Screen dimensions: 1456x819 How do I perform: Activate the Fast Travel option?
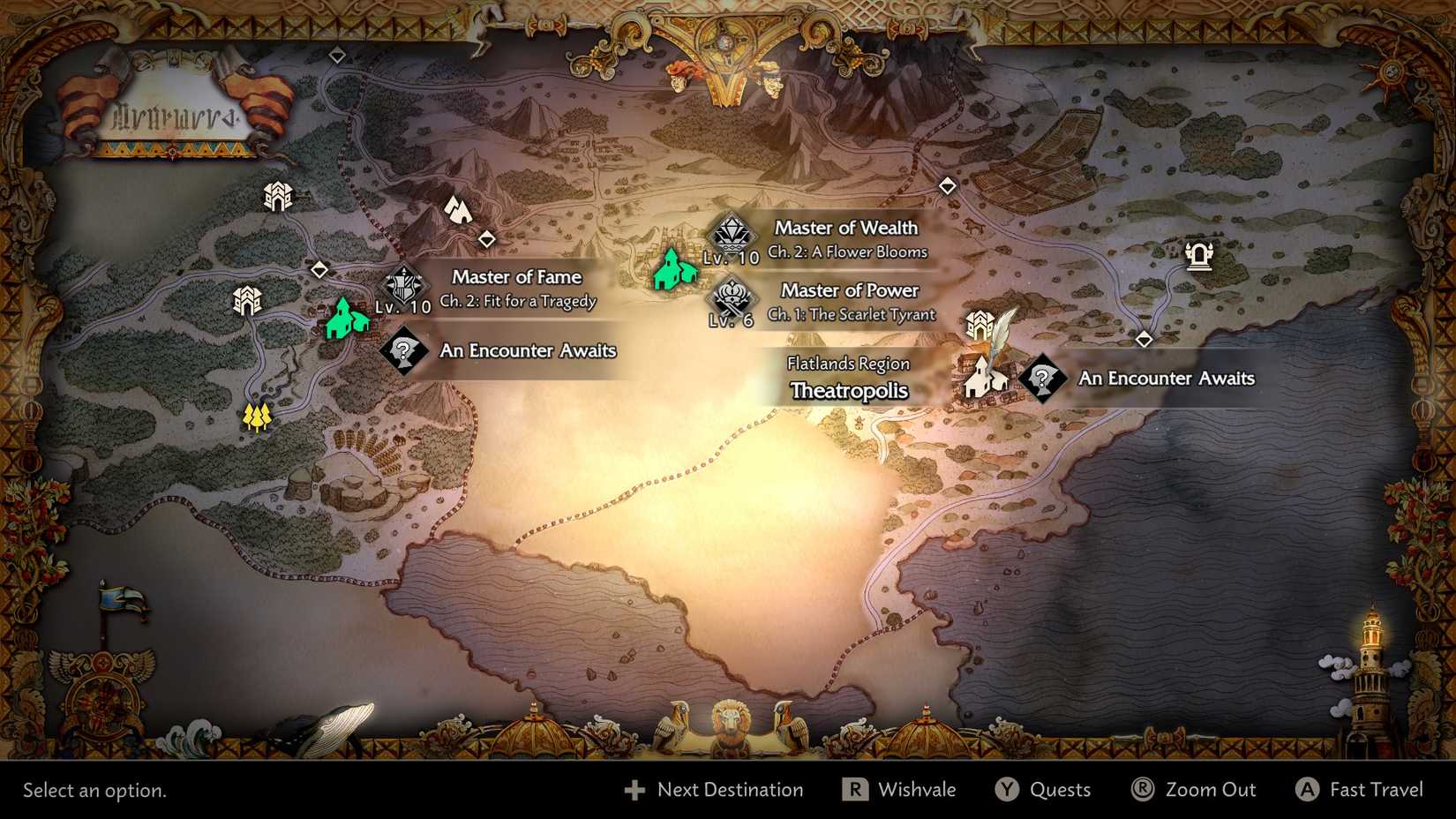(1359, 790)
